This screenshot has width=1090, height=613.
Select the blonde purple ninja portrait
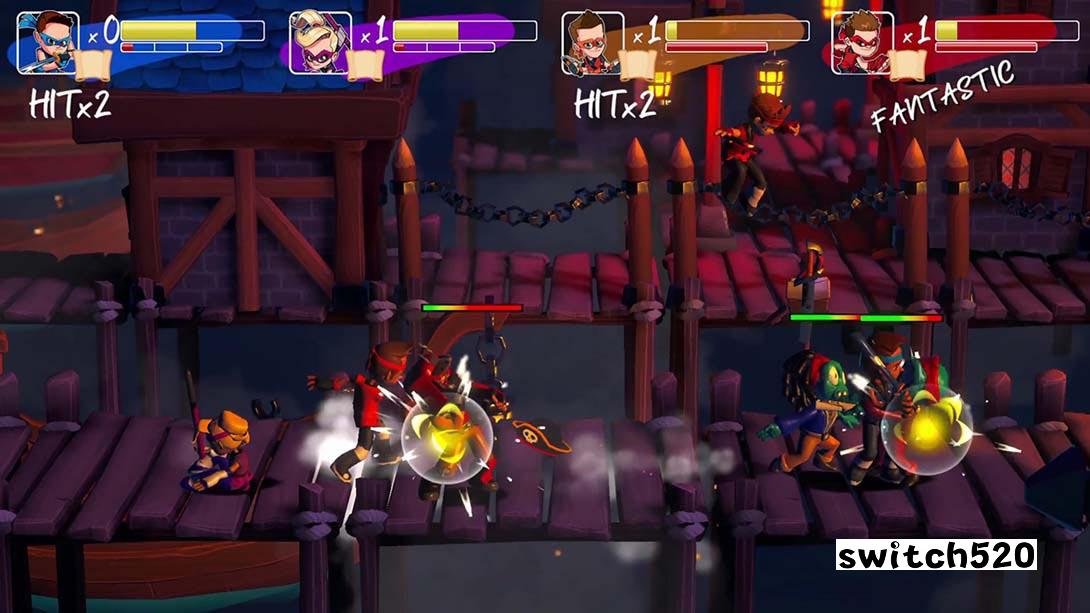click(x=320, y=42)
